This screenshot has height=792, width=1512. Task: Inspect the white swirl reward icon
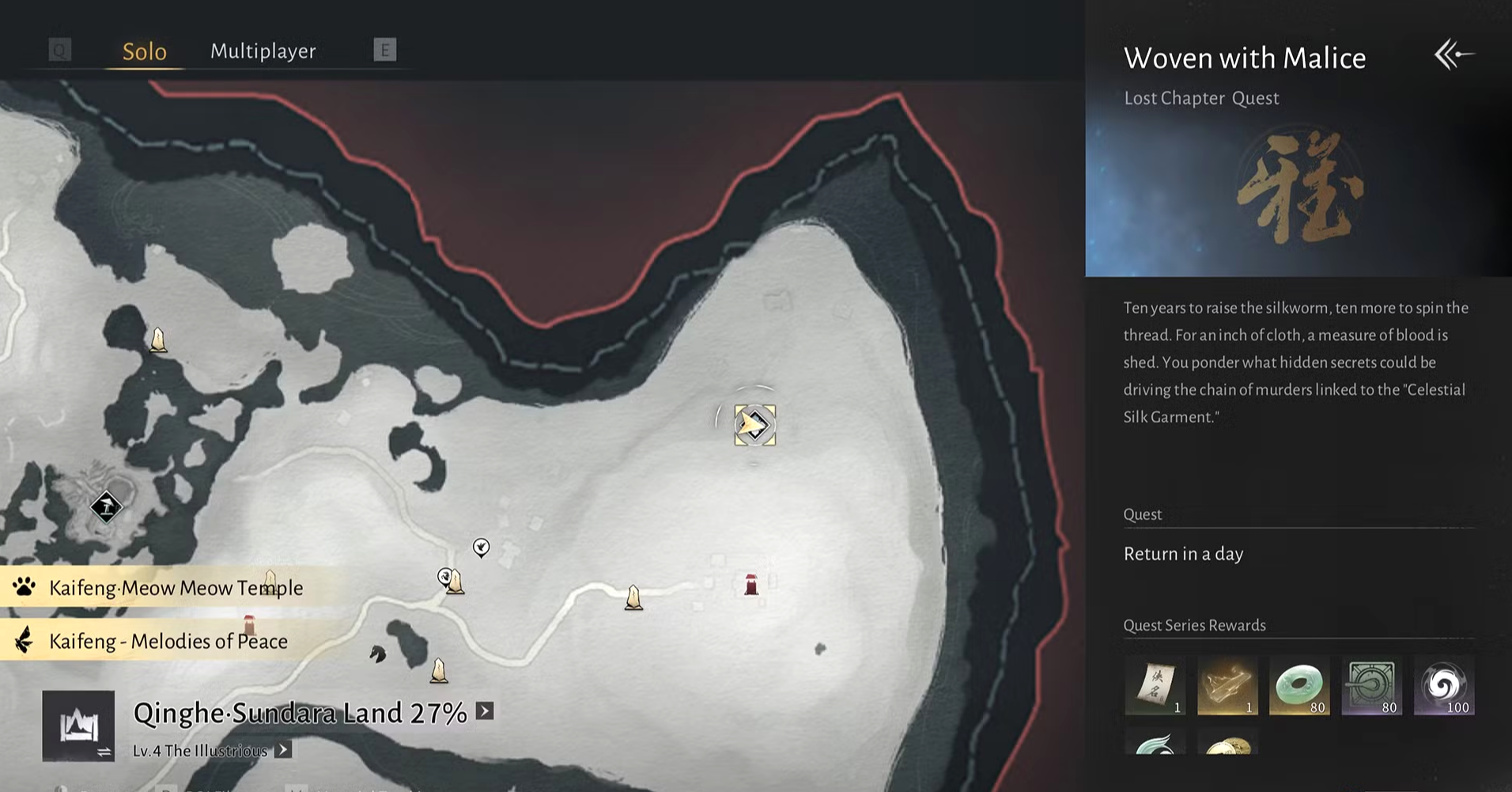pyautogui.click(x=1444, y=685)
